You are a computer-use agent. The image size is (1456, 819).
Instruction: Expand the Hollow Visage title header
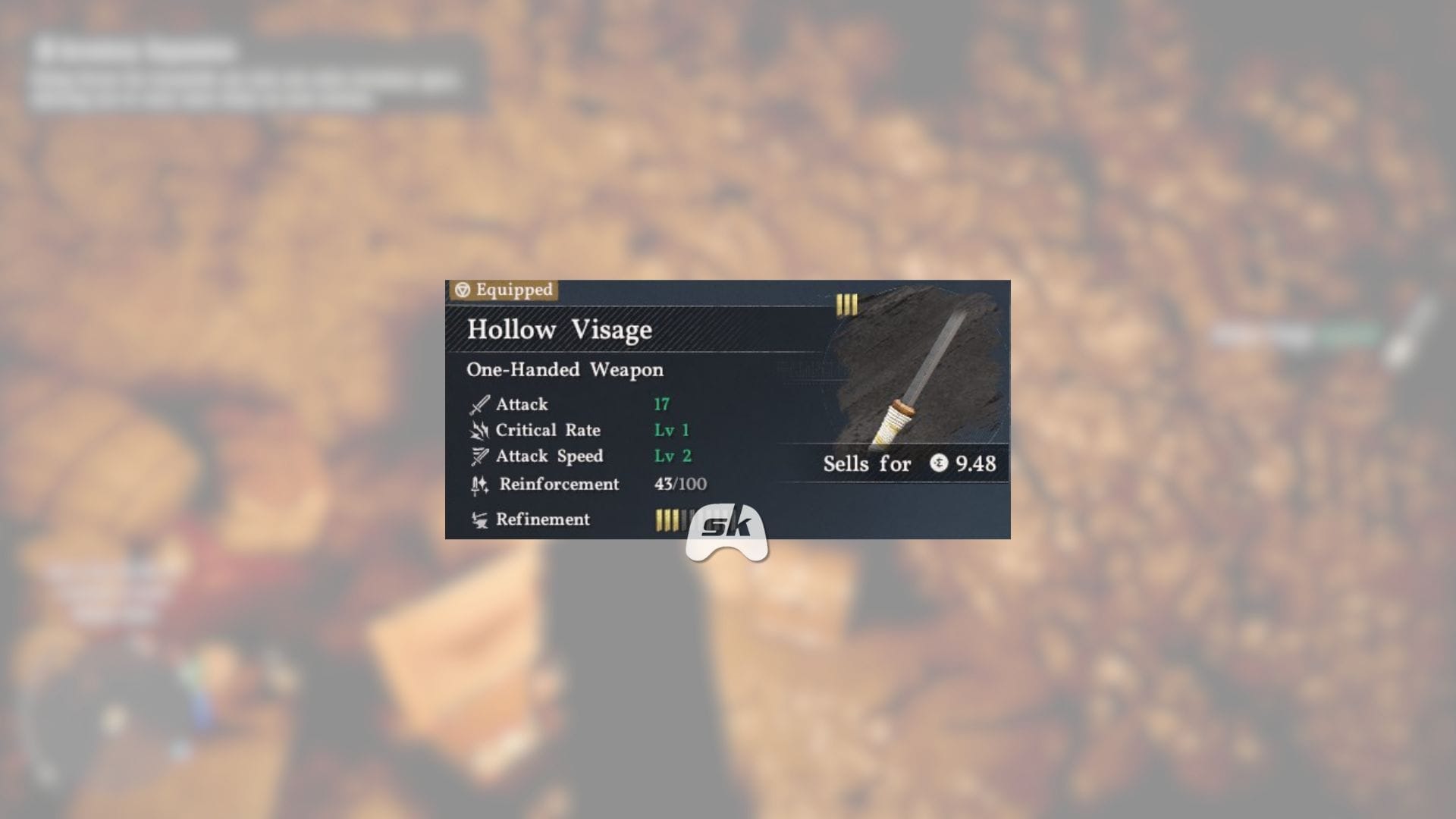click(x=560, y=329)
